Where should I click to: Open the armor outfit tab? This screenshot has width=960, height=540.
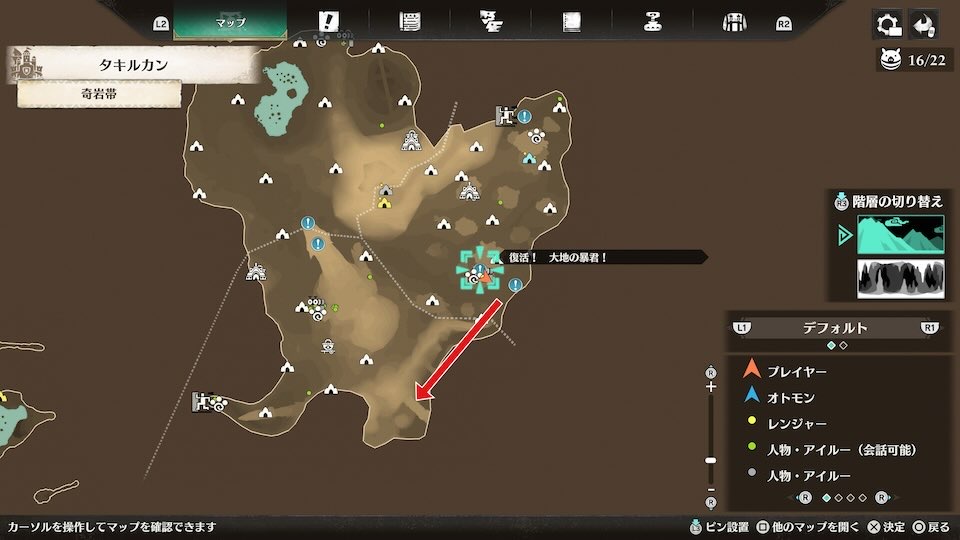coord(735,21)
